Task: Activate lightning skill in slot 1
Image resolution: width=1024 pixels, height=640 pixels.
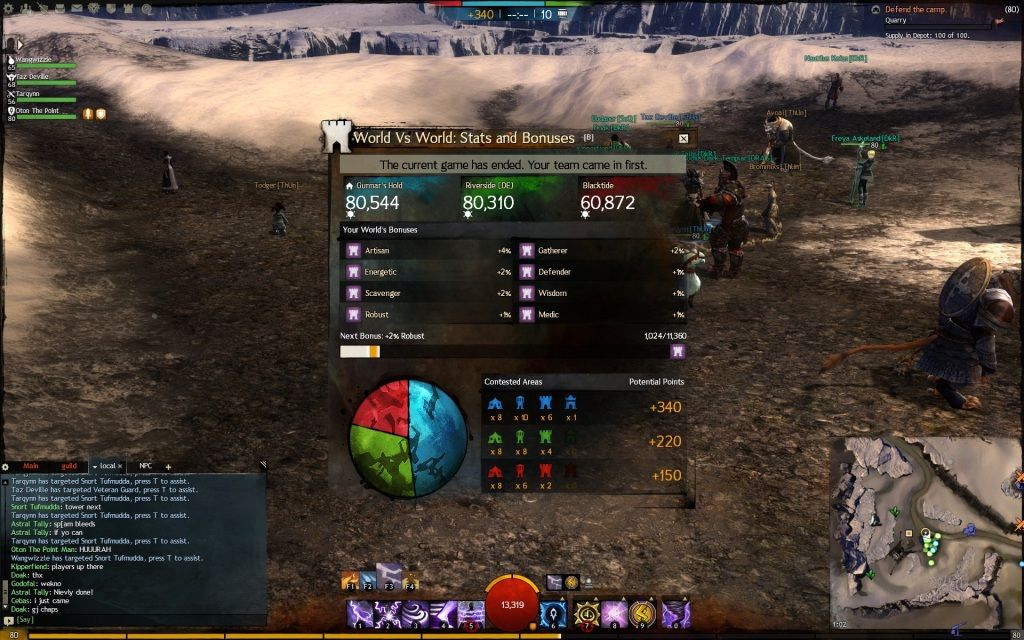Action: pos(359,613)
